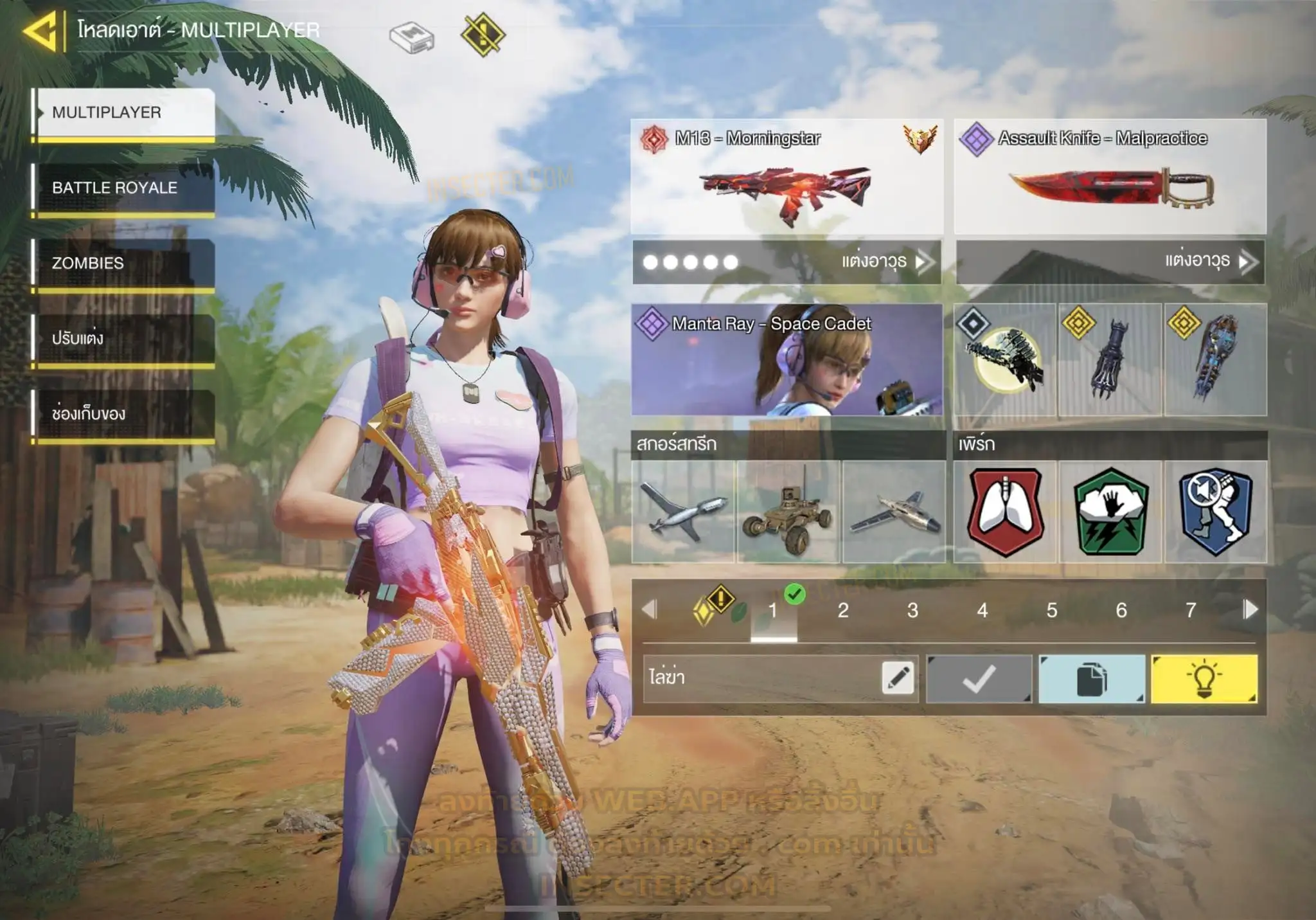Switch to loadout slot 5

(1052, 610)
